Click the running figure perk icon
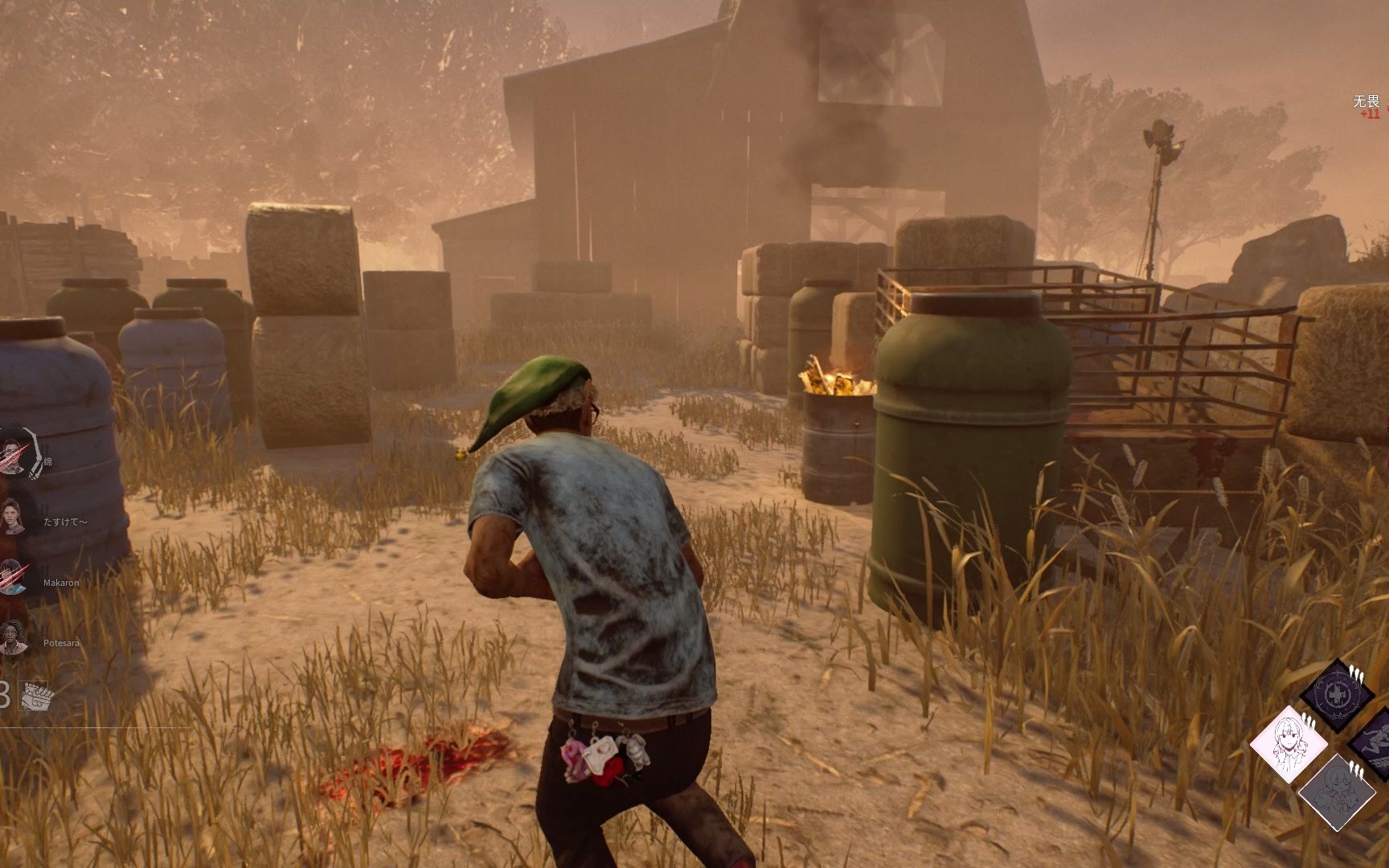Viewport: 1389px width, 868px height. pyautogui.click(x=1375, y=743)
